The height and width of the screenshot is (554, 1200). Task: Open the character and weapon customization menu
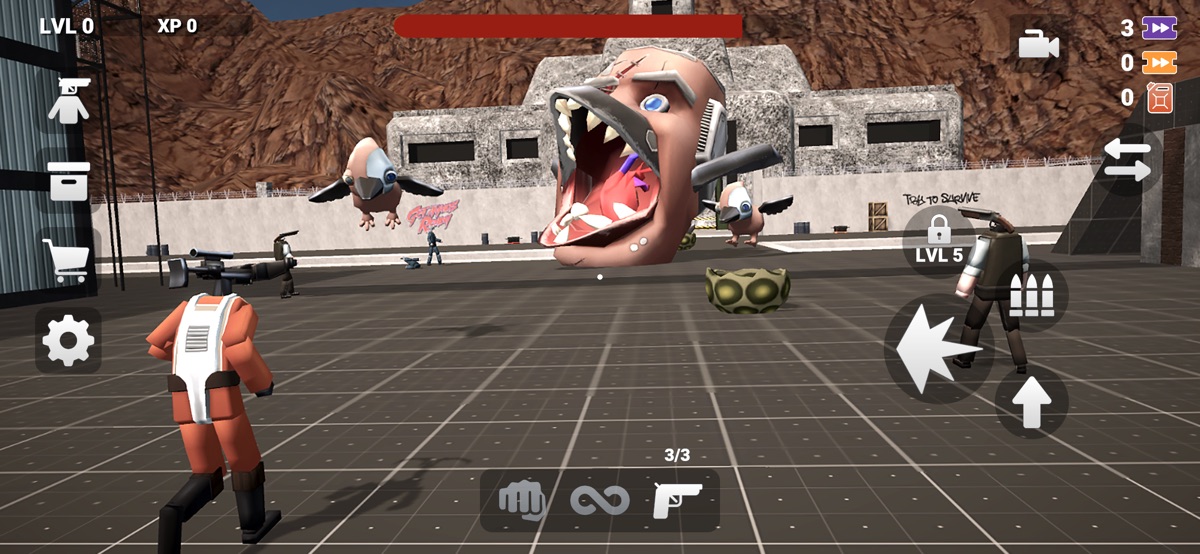tap(69, 101)
